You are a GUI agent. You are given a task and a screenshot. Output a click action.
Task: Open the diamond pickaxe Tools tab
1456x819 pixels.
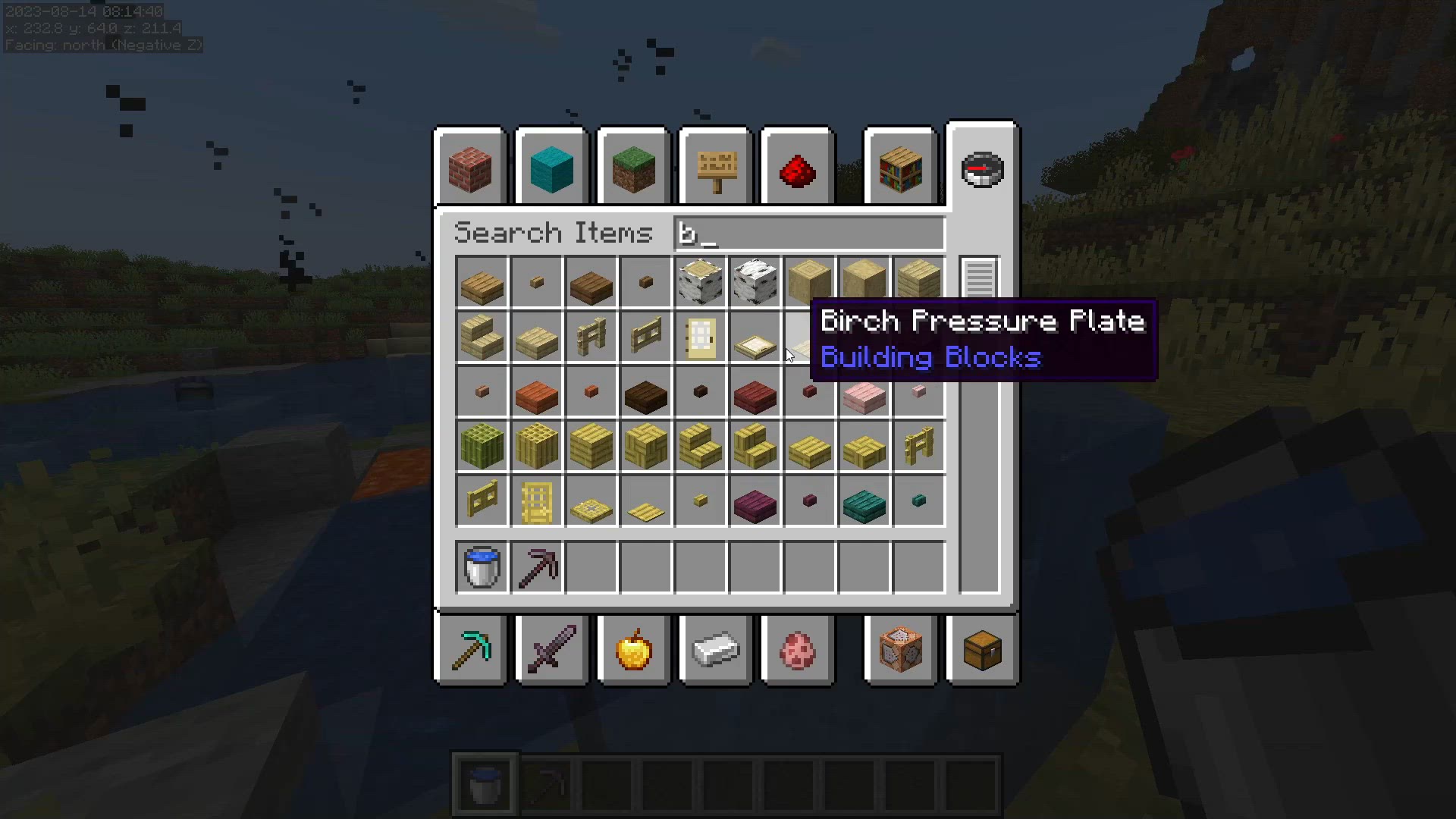point(470,650)
